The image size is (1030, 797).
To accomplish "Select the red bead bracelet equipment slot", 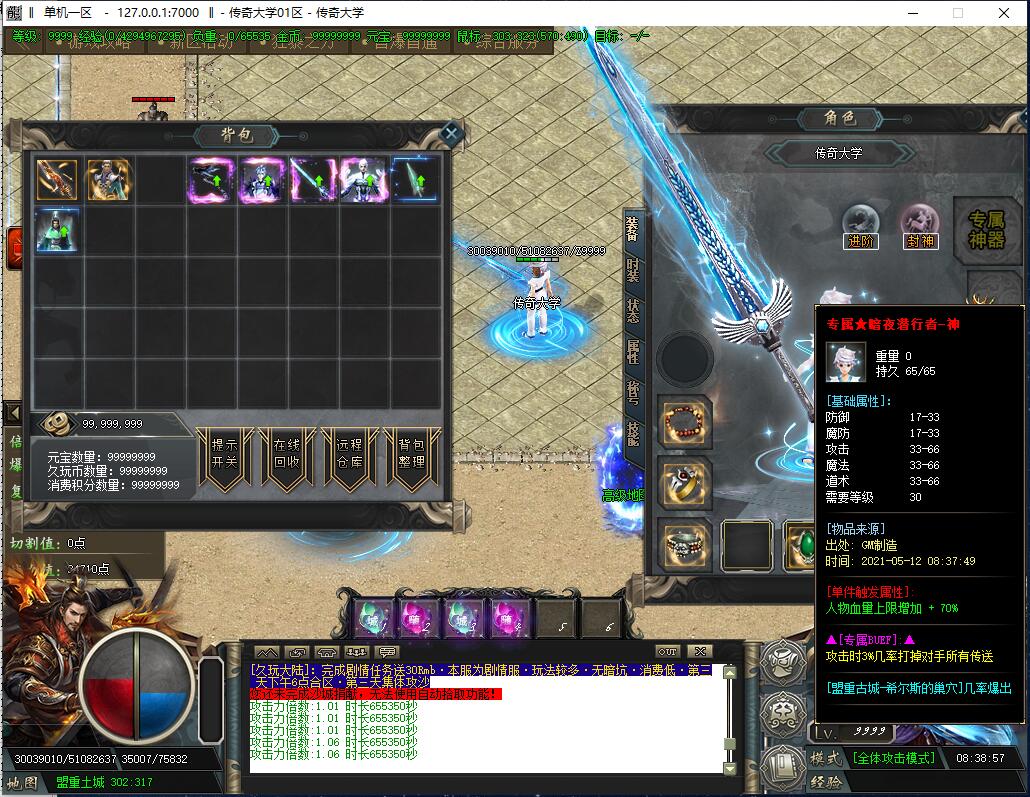I will (x=685, y=422).
